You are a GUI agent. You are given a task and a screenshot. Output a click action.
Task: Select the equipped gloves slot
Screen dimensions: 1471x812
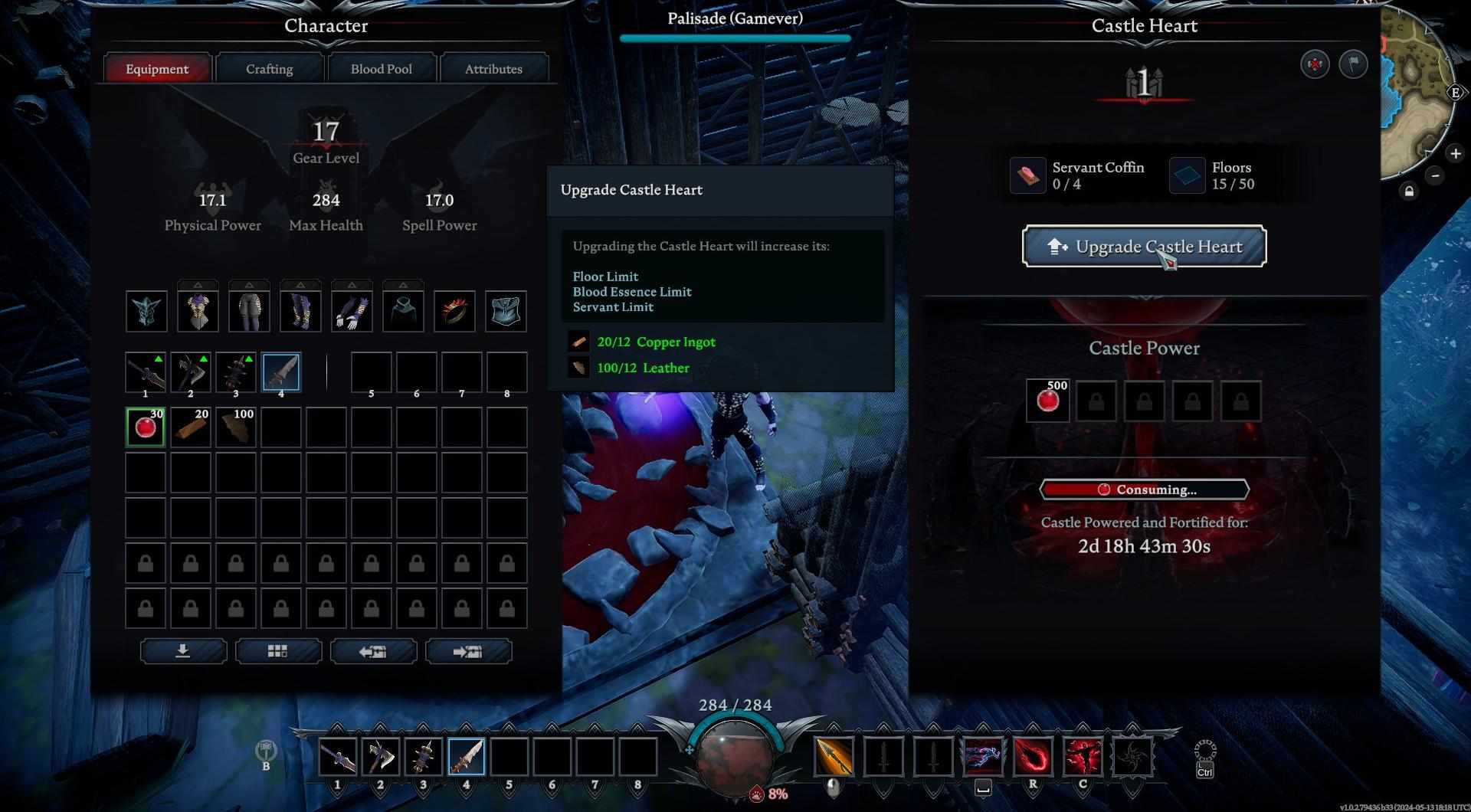point(352,311)
